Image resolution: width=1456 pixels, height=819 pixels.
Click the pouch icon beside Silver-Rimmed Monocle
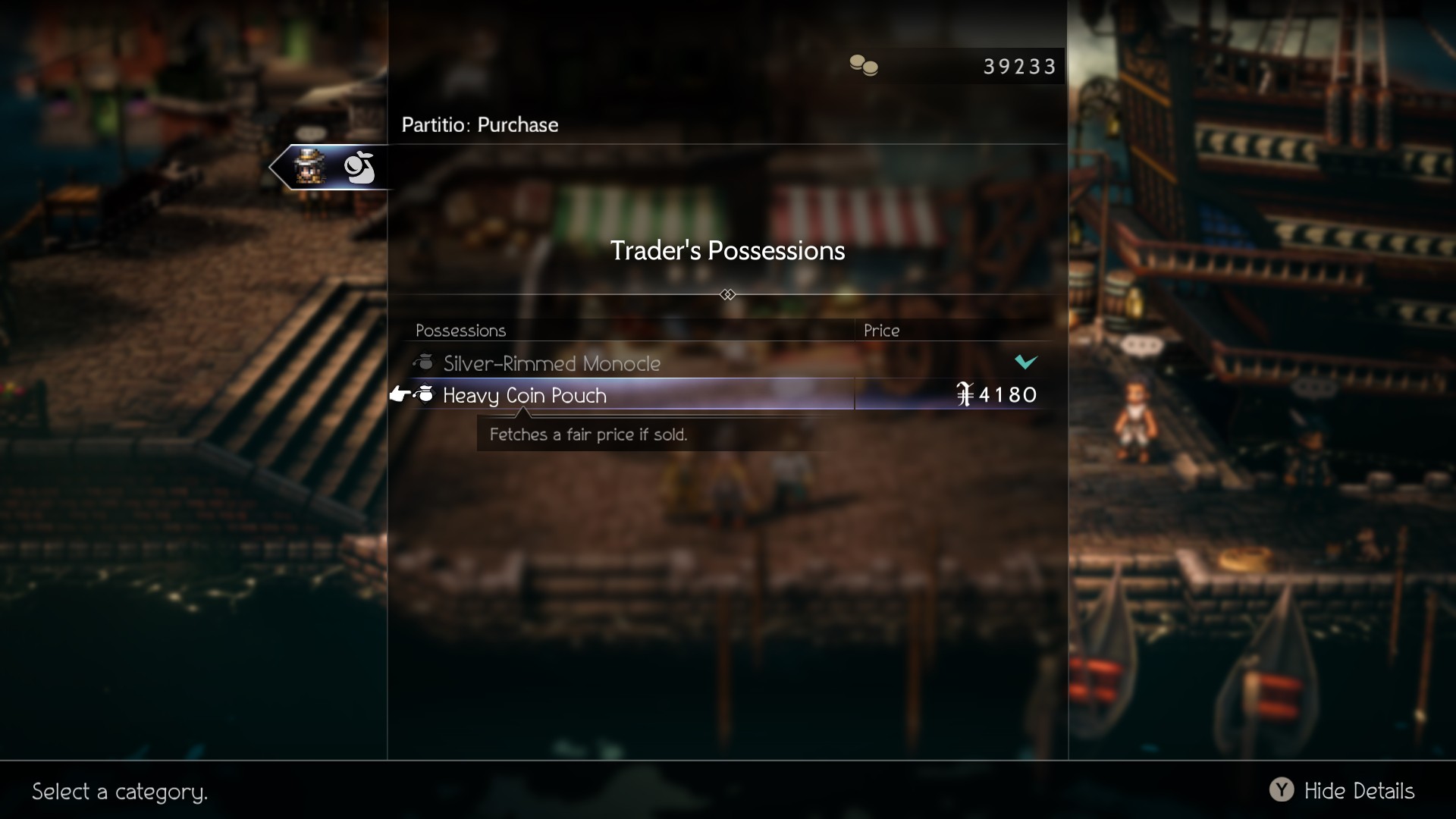[424, 362]
